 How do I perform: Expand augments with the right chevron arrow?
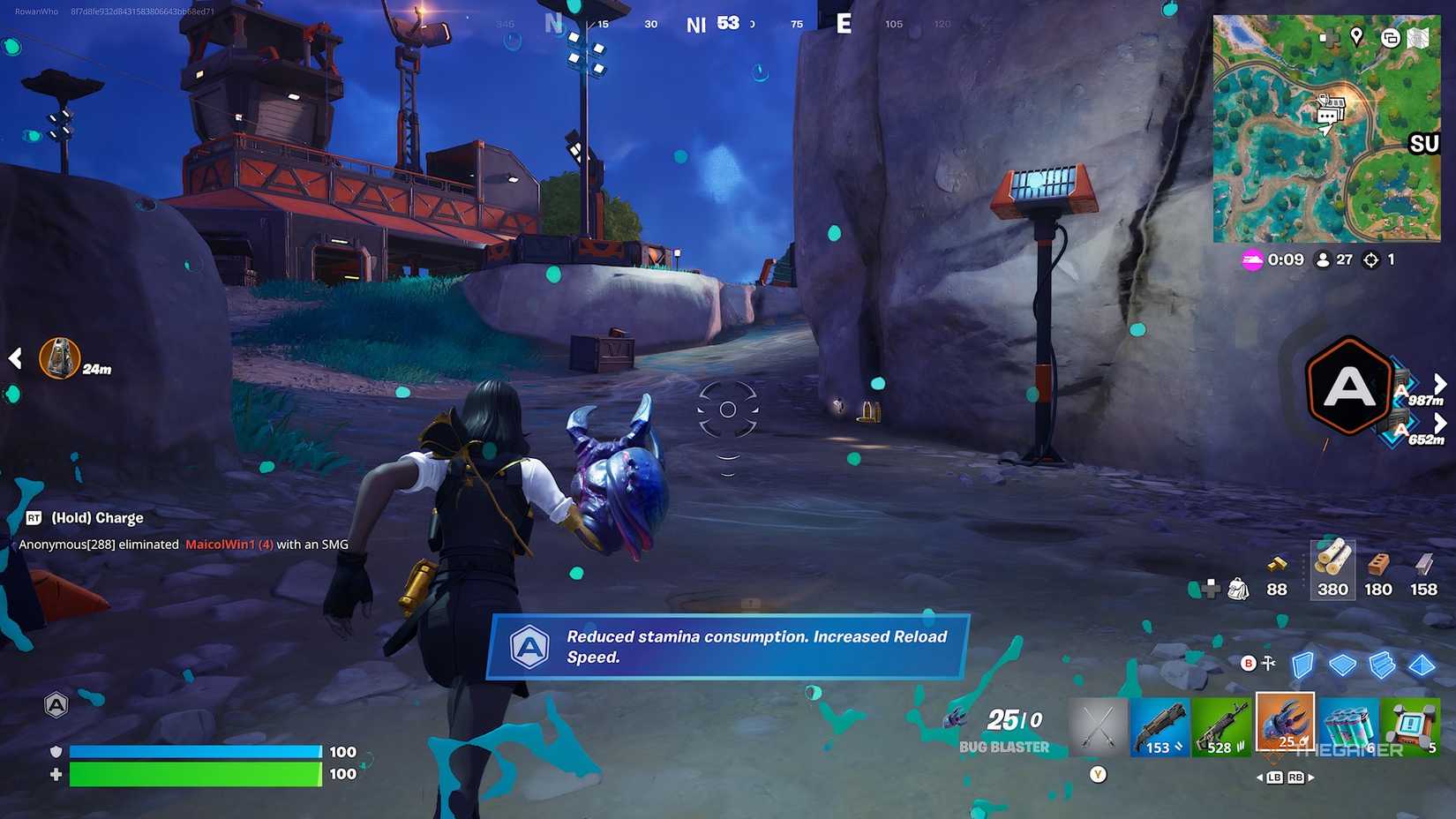click(1440, 384)
